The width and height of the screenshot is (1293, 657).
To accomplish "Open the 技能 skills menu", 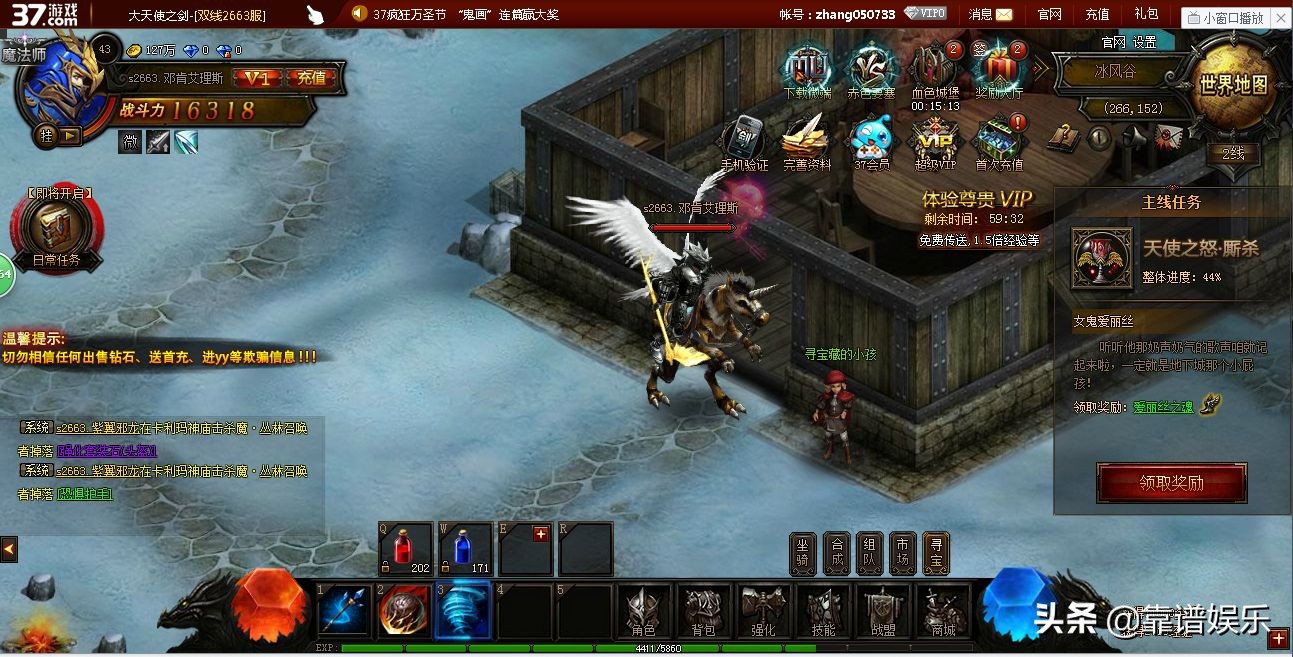I will click(x=823, y=610).
